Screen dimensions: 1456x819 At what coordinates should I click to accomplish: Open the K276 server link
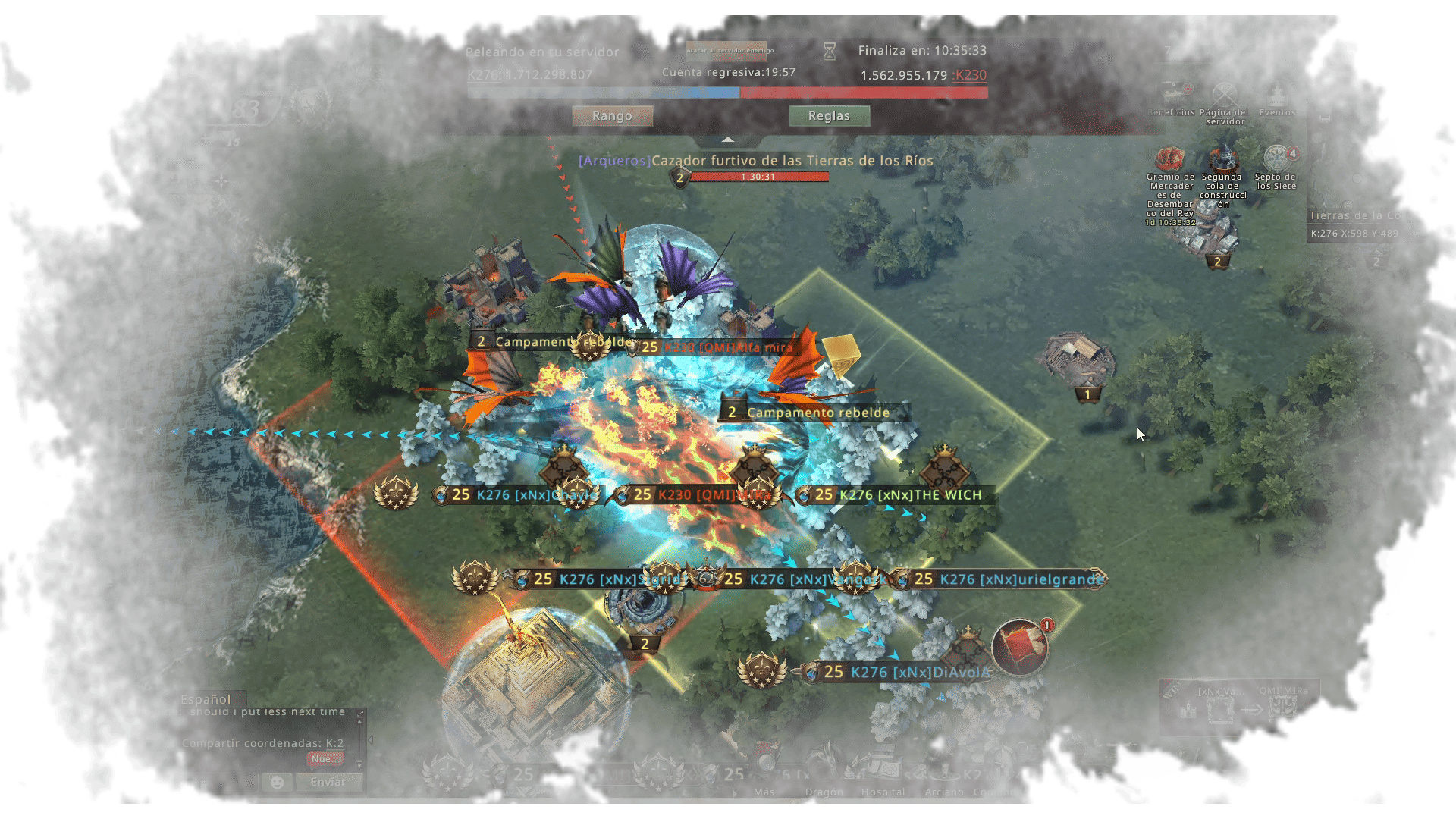pos(484,75)
